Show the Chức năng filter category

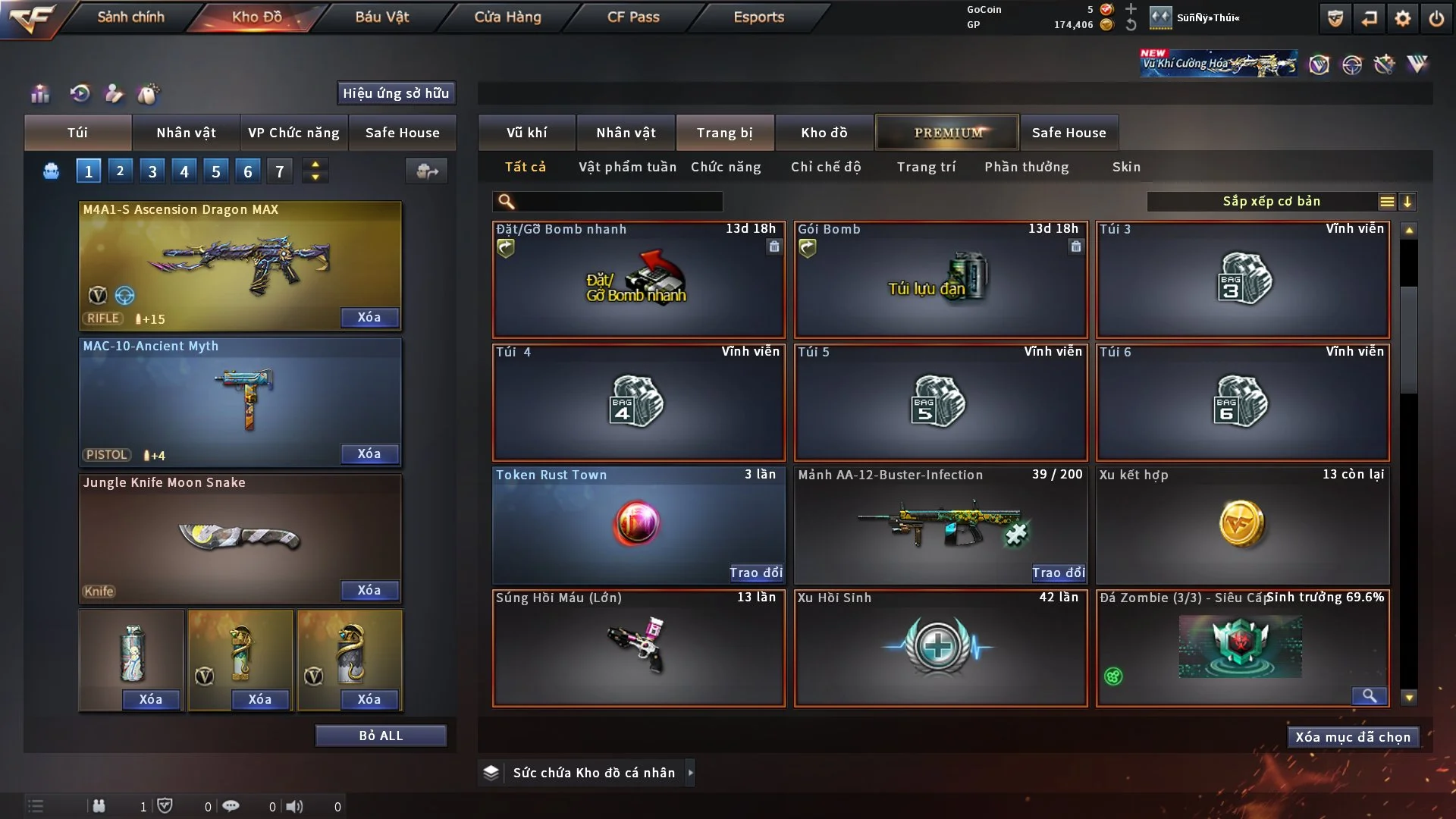tap(726, 167)
